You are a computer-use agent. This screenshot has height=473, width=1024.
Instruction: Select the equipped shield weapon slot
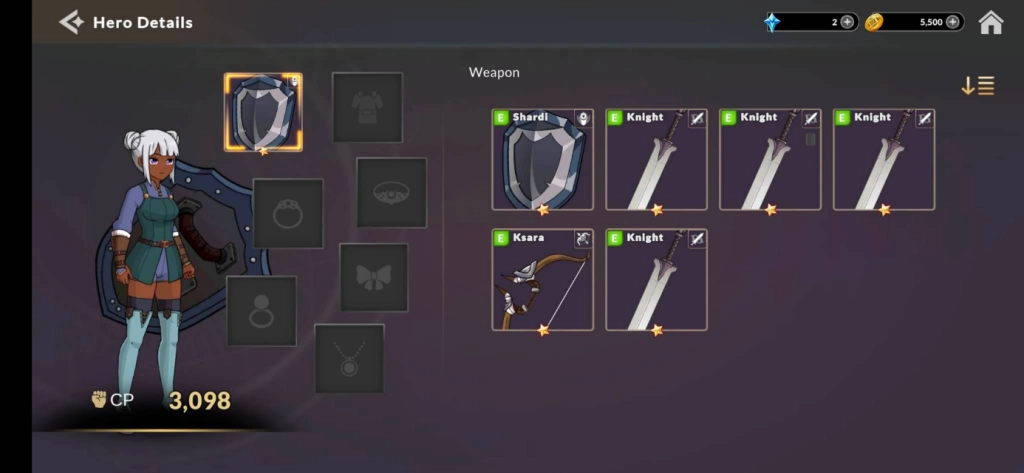(263, 112)
